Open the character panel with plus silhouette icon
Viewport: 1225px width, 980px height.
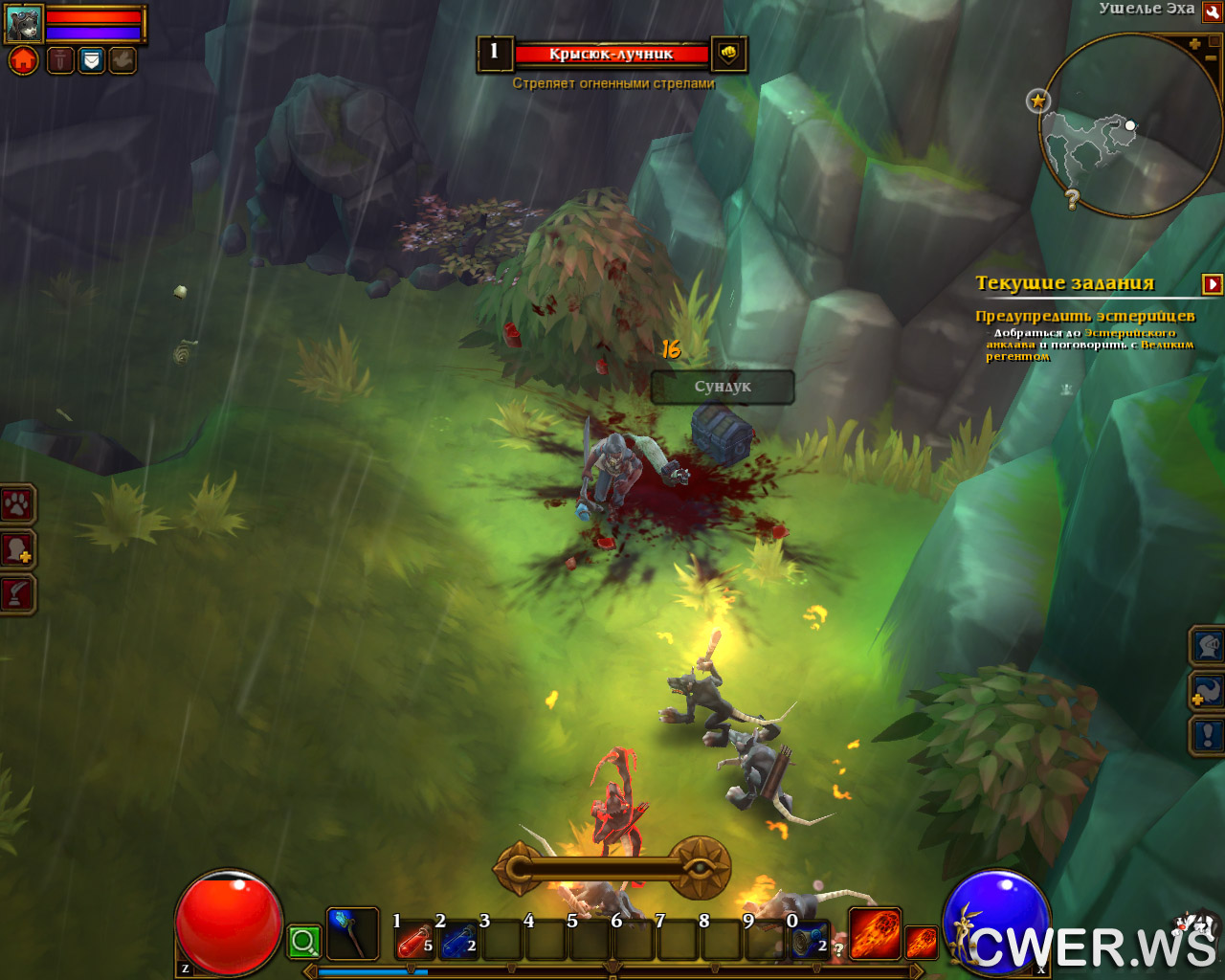(17, 549)
